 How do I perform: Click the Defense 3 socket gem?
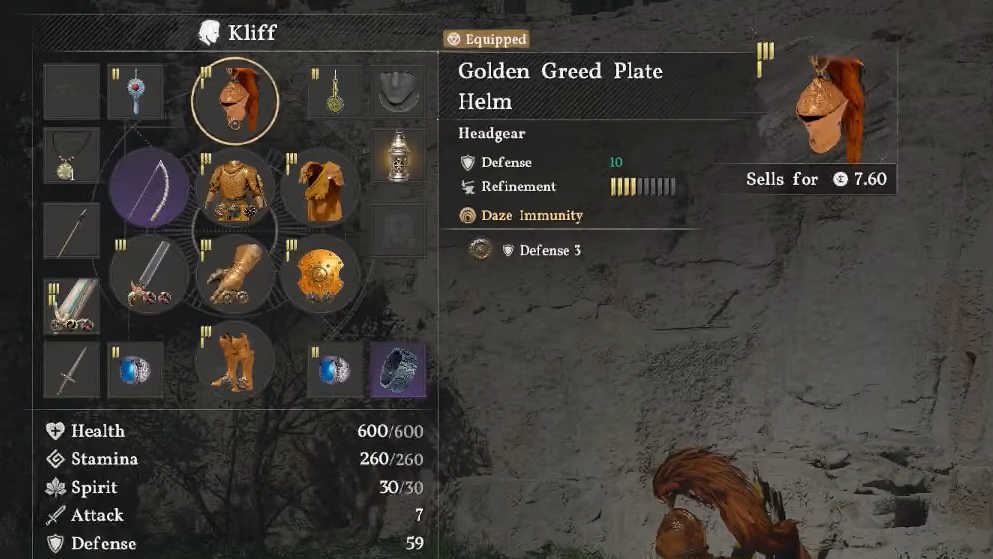coord(481,250)
